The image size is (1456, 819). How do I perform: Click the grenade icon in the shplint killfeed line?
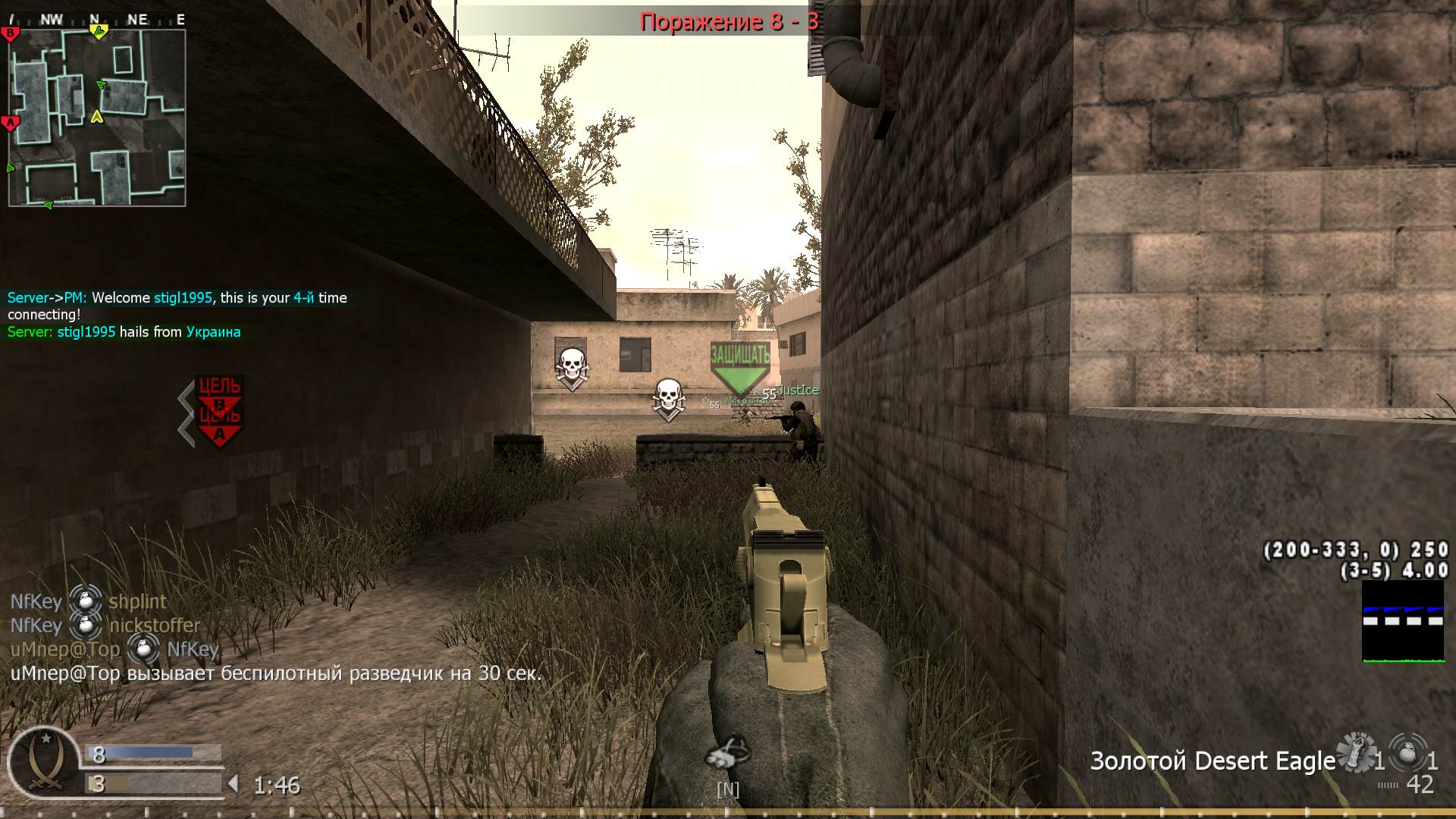(86, 601)
